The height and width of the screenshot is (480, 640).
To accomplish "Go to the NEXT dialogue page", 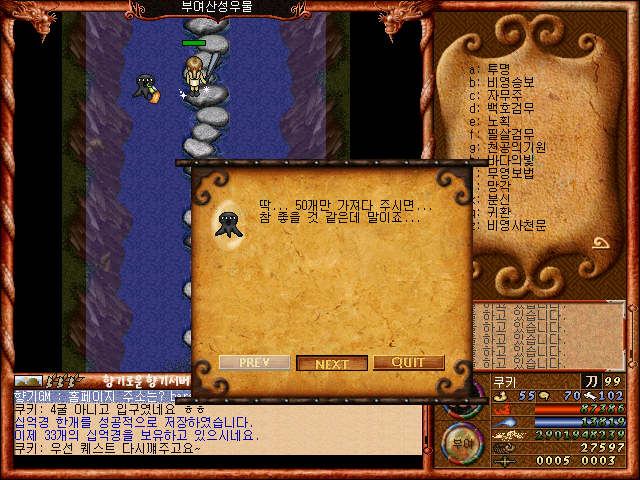I will [x=332, y=363].
